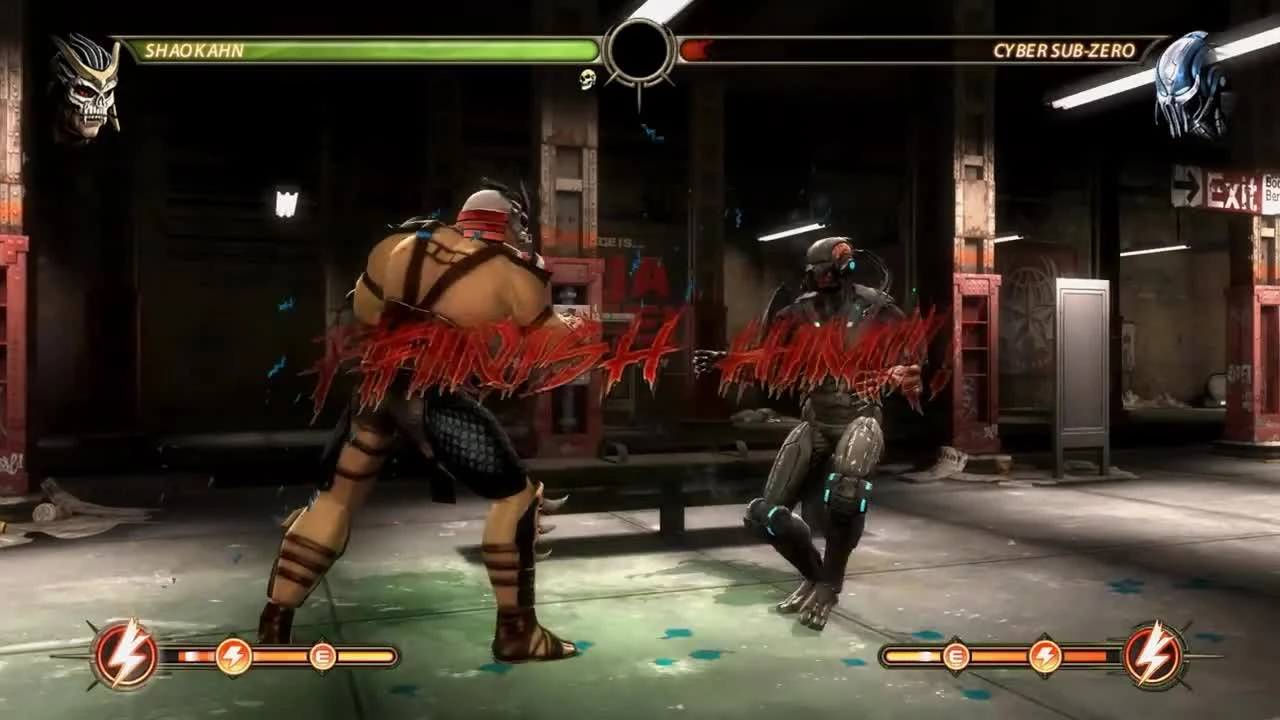Toggle the E enhanced-move marker on the left meter
The height and width of the screenshot is (720, 1280).
point(322,655)
